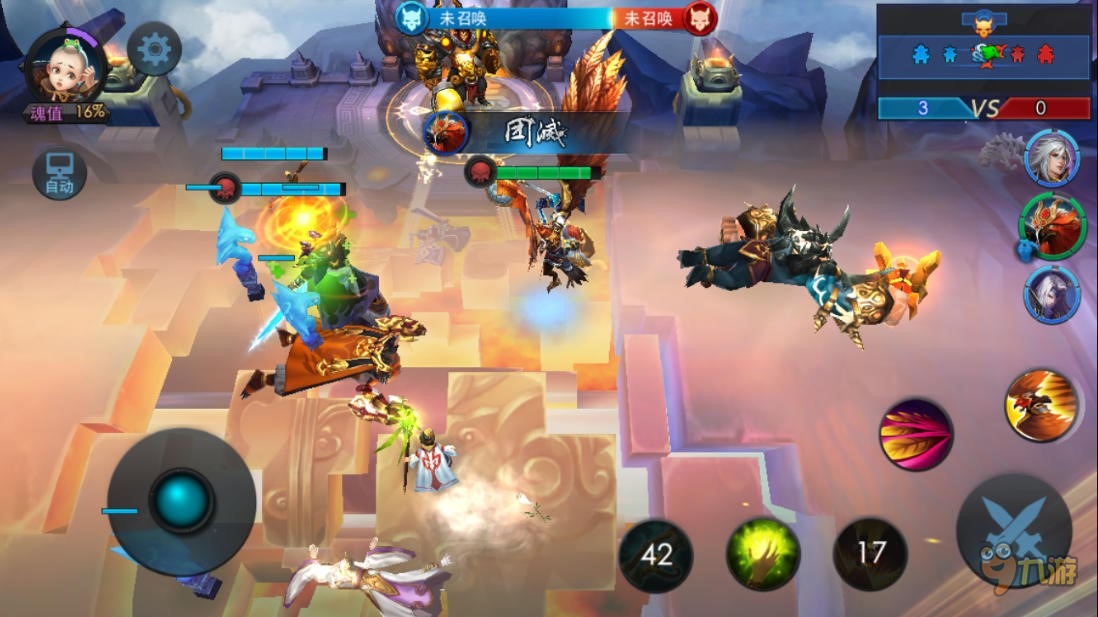Trigger the fiery phoenix skill
1098x617 pixels.
click(x=1042, y=405)
